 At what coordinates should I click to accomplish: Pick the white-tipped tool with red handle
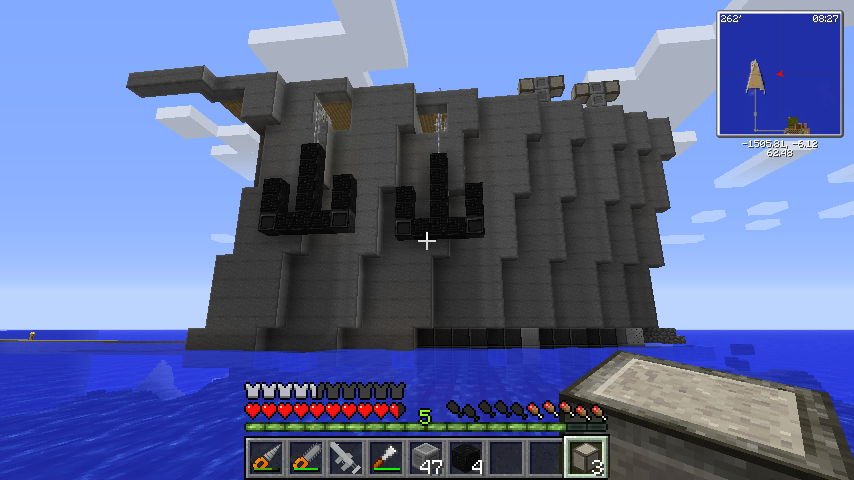pos(386,458)
